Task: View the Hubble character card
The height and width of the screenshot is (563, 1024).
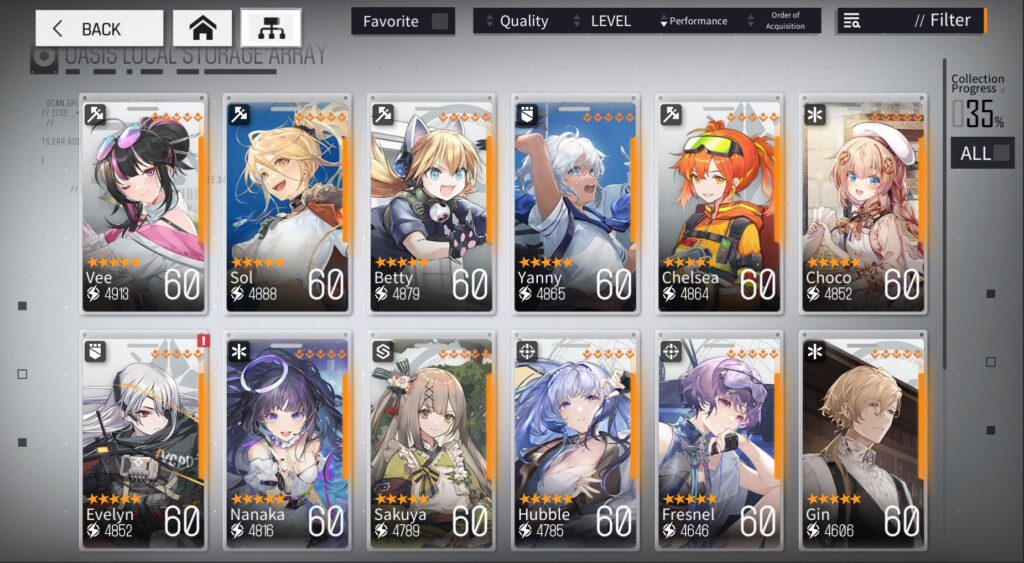Action: [575, 440]
